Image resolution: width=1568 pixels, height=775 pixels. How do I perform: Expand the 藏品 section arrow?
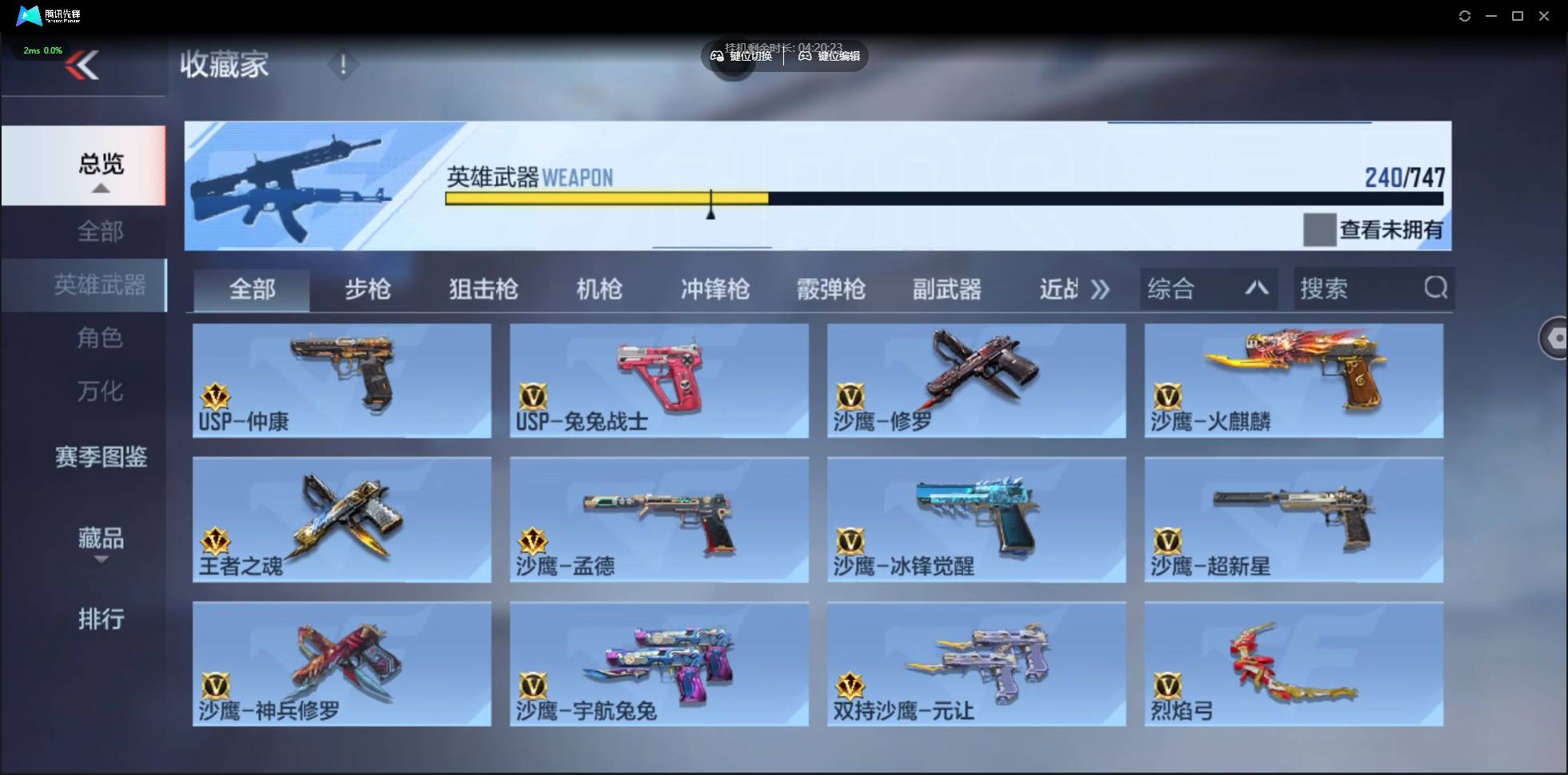(101, 559)
